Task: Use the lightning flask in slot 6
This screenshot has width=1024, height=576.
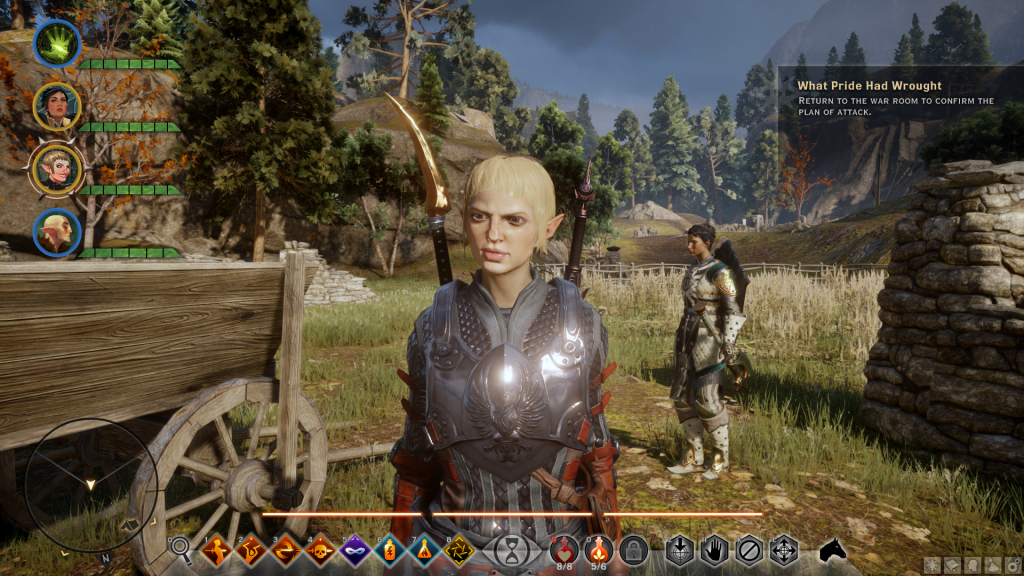Action: pyautogui.click(x=389, y=549)
